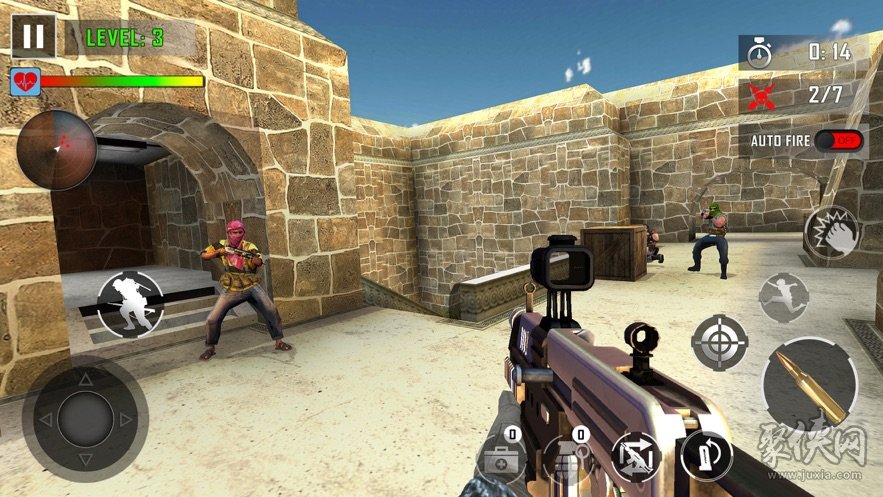Use the medkit item
Screen dimensions: 883x497
[x=503, y=459]
